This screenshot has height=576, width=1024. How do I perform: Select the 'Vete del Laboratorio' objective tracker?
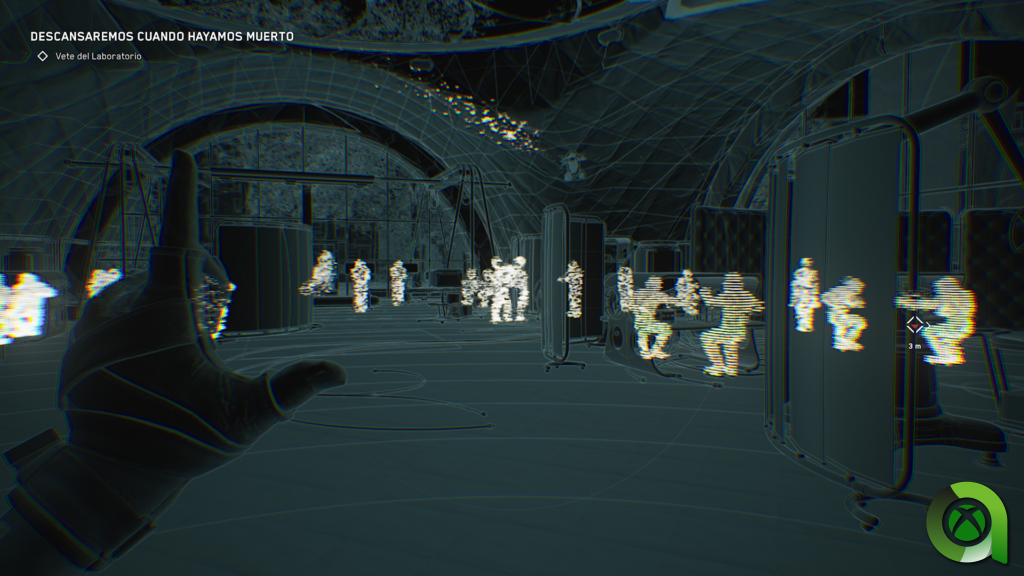[x=98, y=56]
